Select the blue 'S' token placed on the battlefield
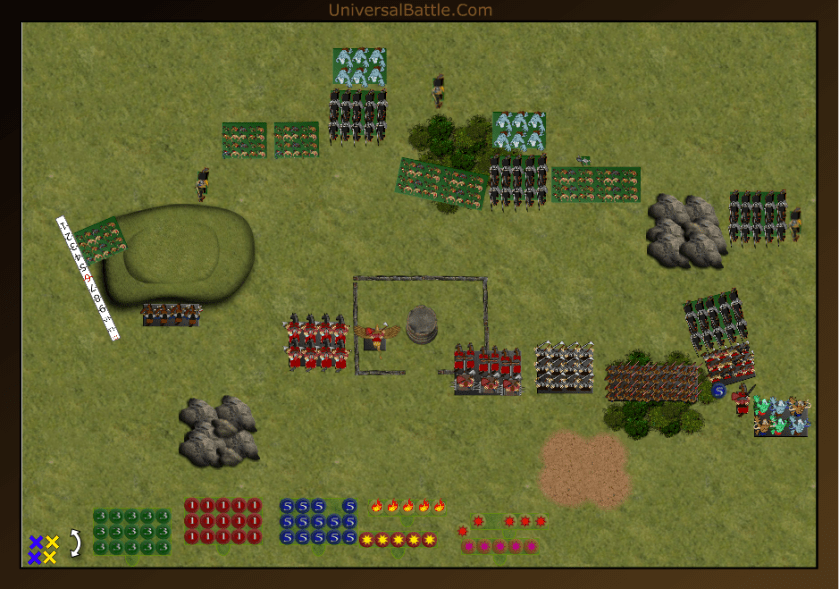The width and height of the screenshot is (839, 589). click(718, 391)
